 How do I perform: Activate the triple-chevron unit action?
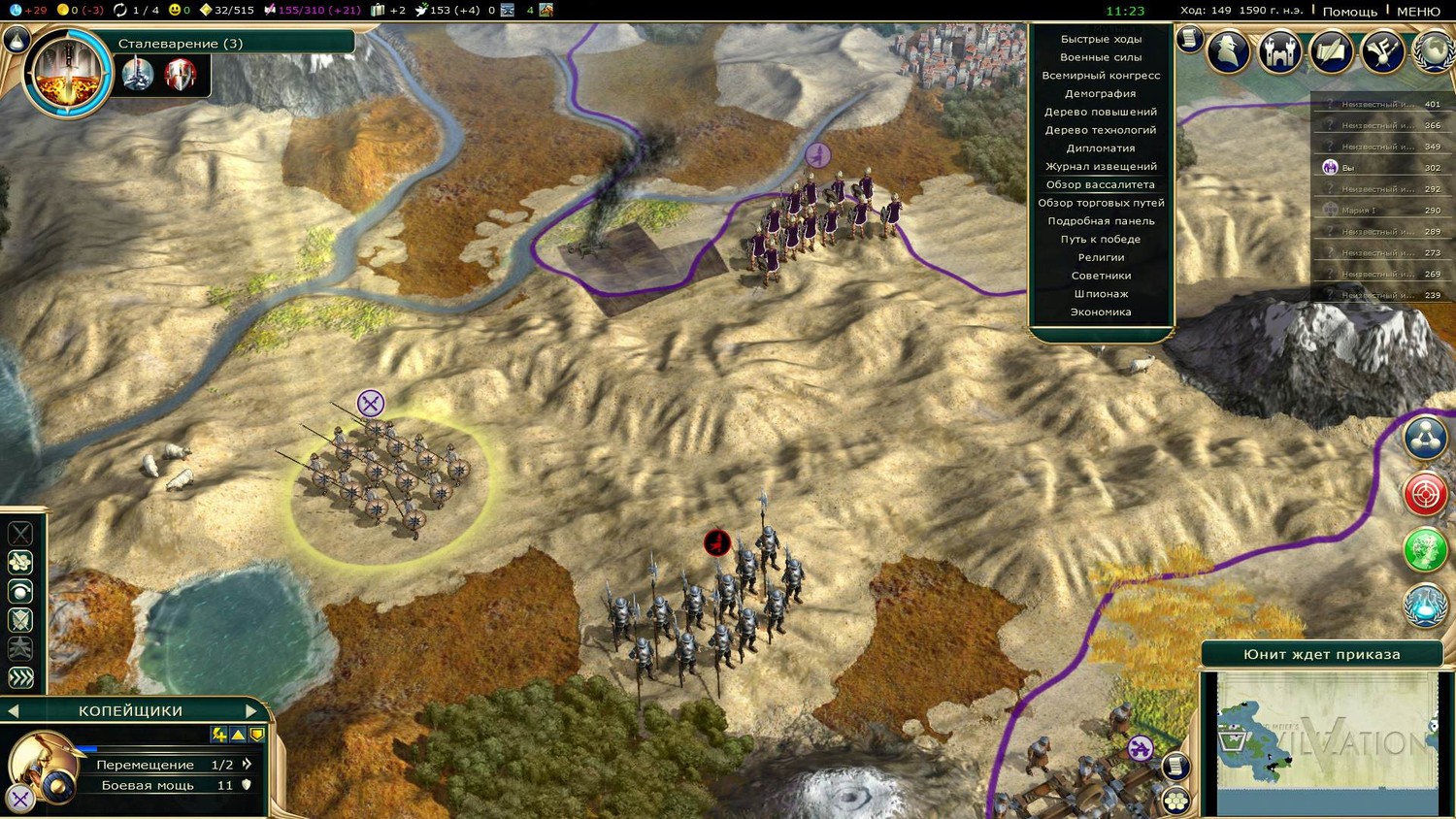click(x=20, y=677)
